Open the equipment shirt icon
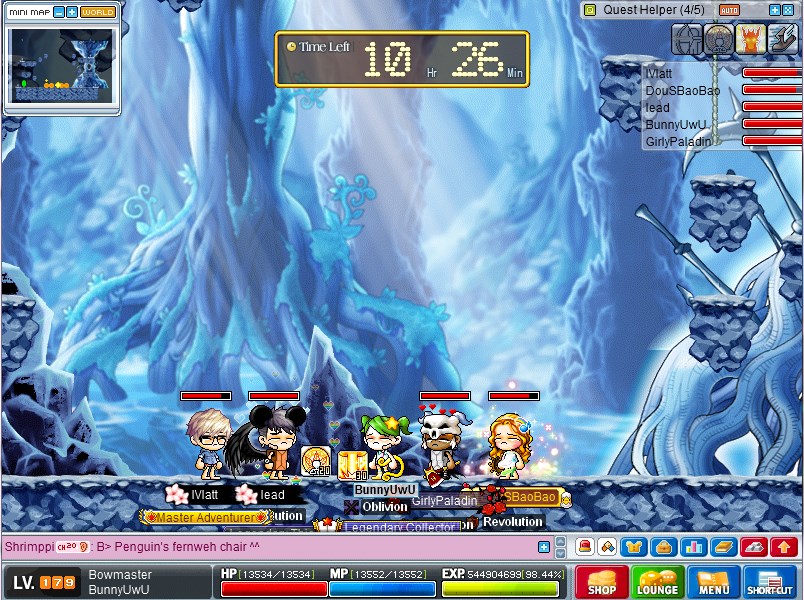This screenshot has width=804, height=600. pos(634,547)
